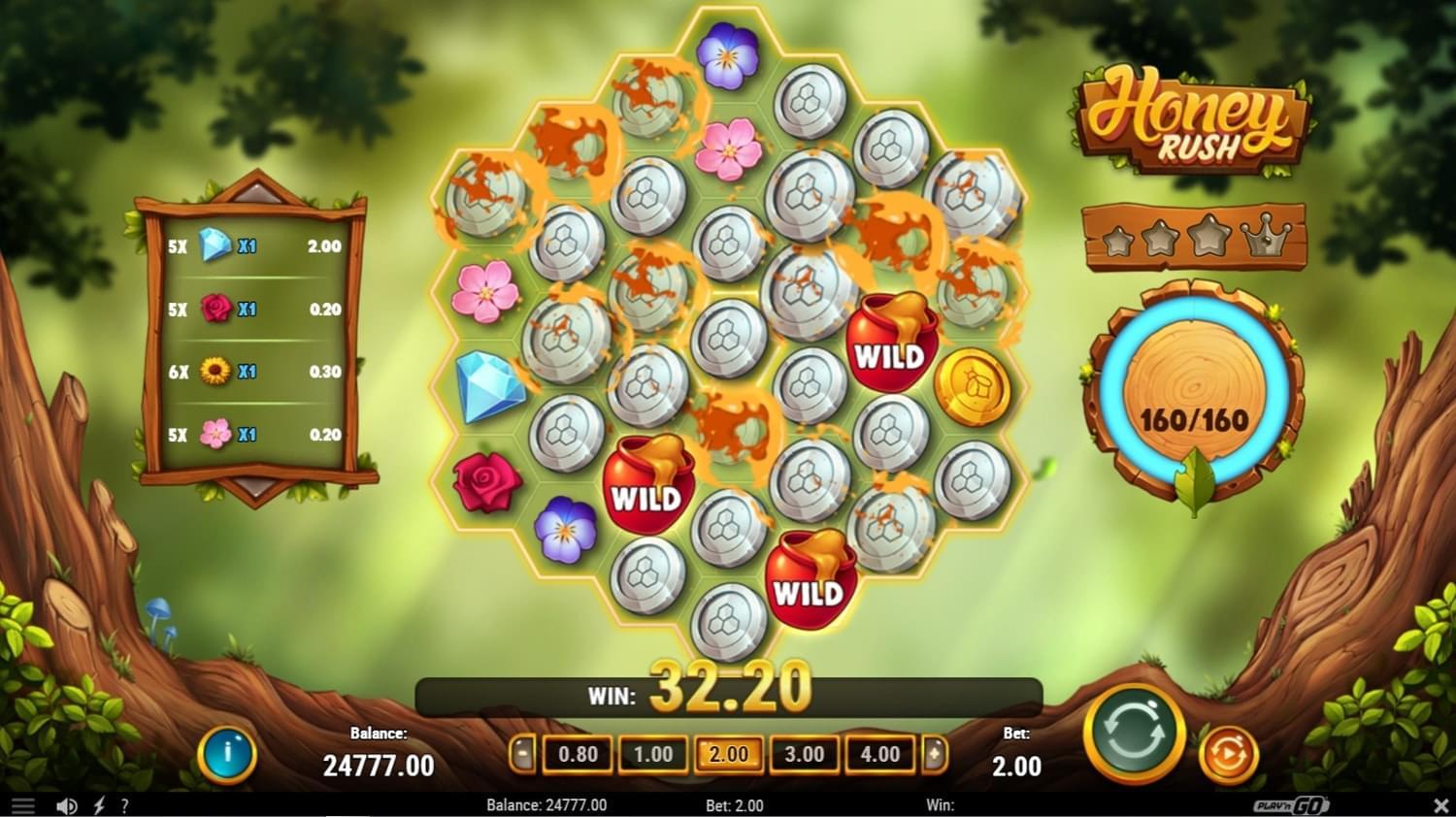Decrease bet using the minus stepper
1456x817 pixels.
(x=522, y=754)
